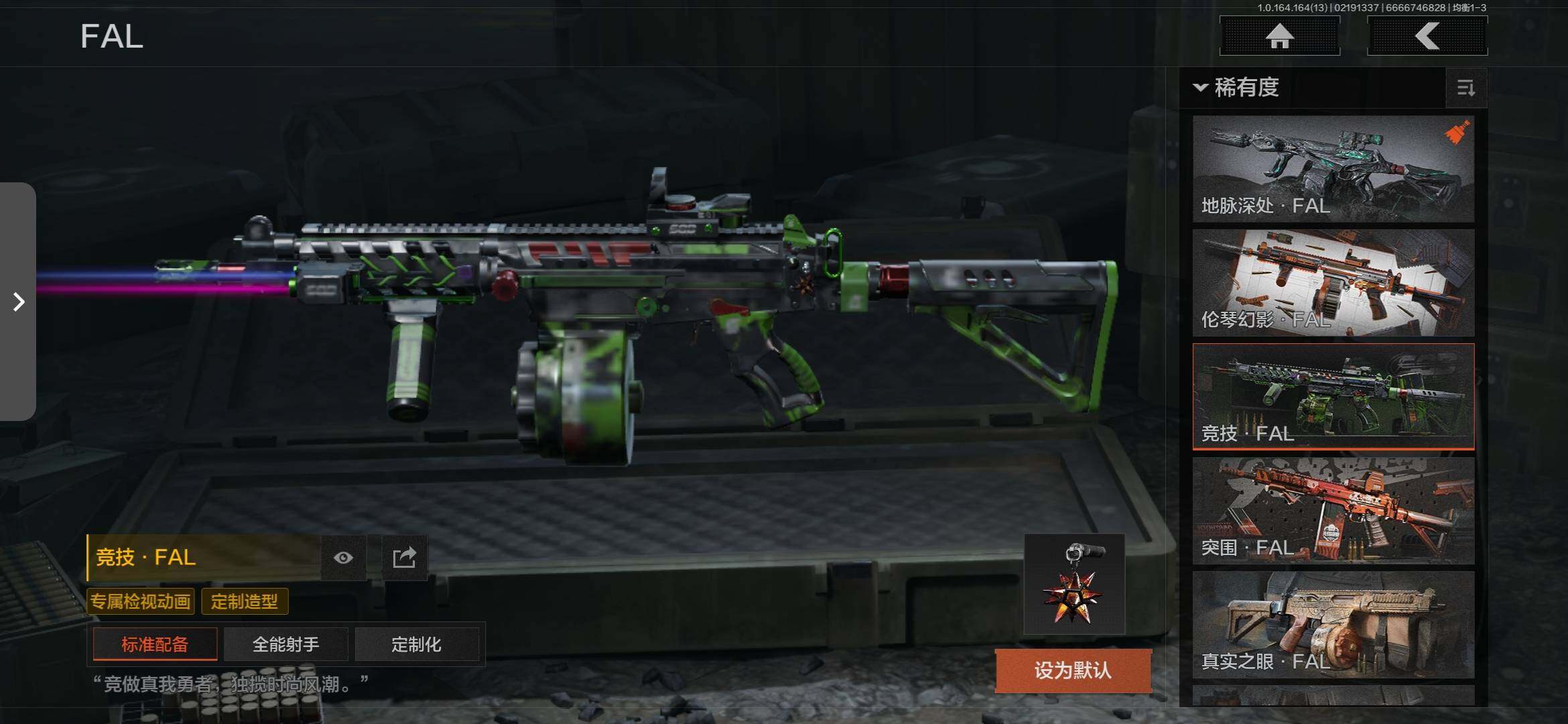
Task: Show the 专属检视动画 tag details
Action: click(141, 601)
